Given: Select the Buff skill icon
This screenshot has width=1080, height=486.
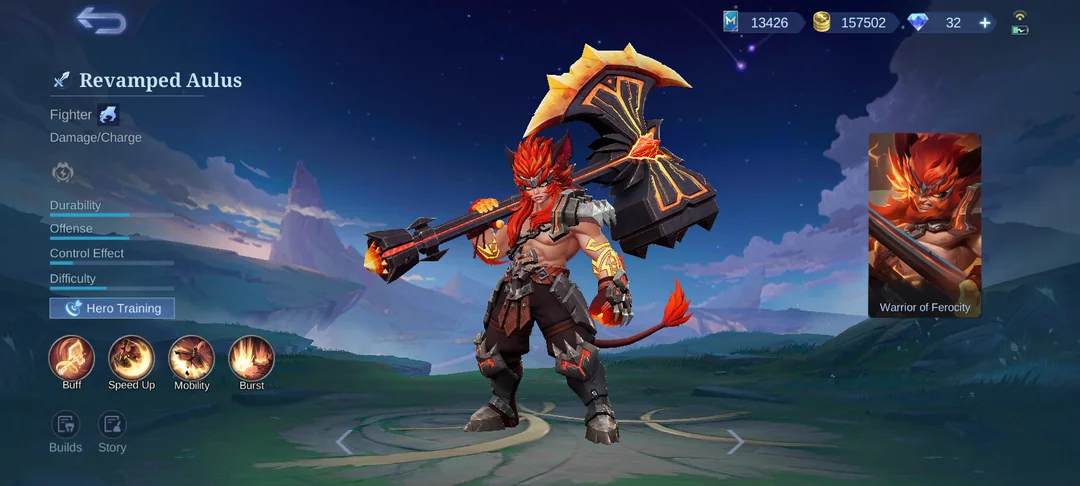Looking at the screenshot, I should click(72, 358).
